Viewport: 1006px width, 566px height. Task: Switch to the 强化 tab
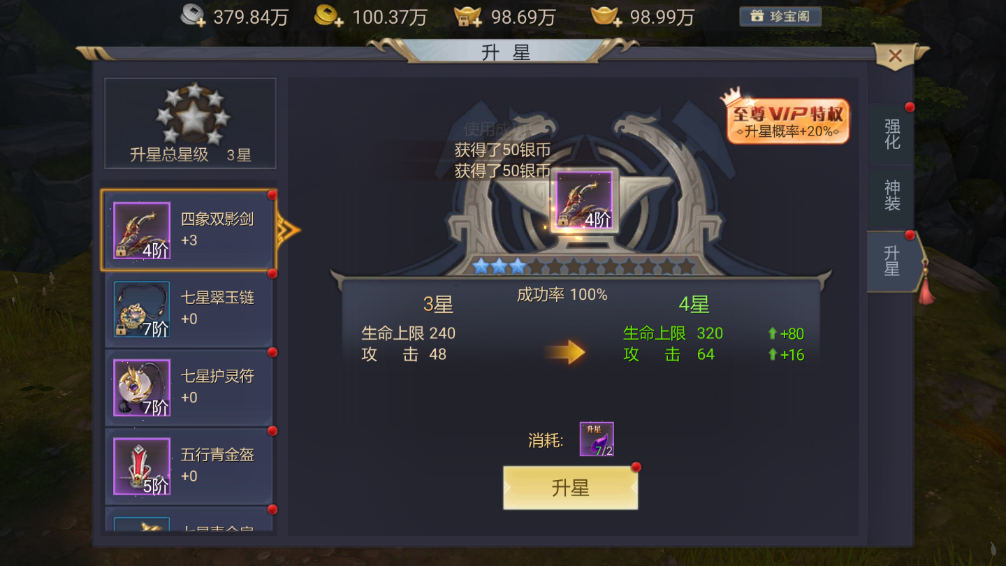(891, 134)
